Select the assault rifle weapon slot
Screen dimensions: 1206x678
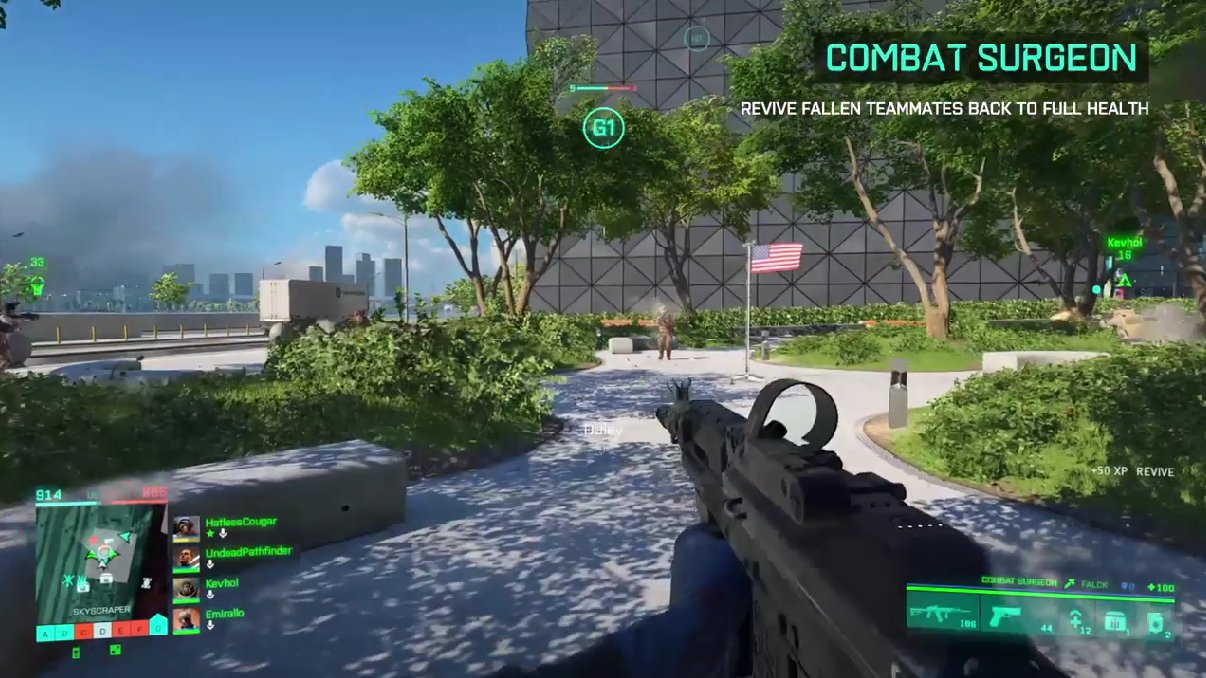tap(942, 616)
